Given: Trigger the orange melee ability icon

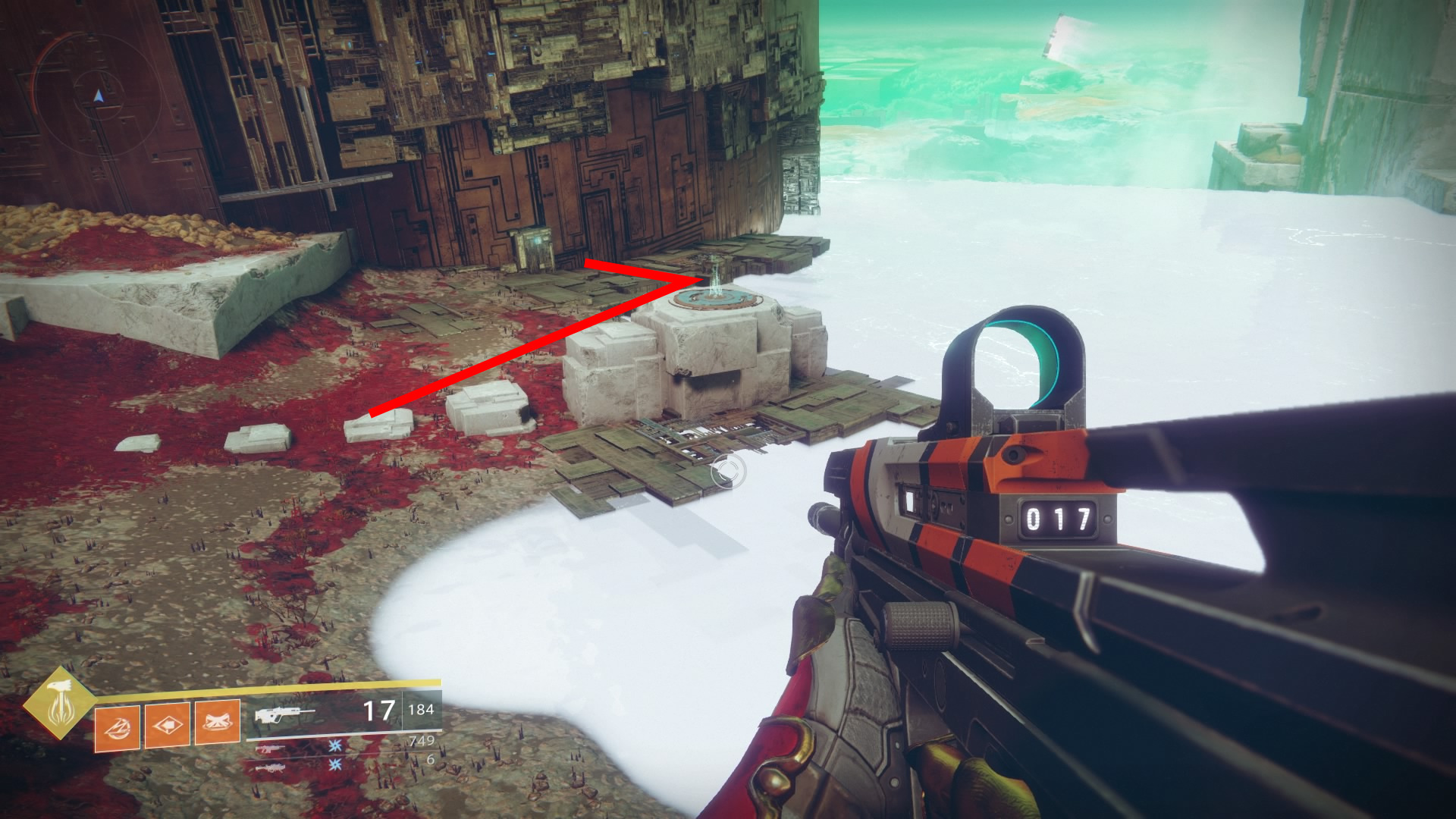Looking at the screenshot, I should tap(167, 725).
